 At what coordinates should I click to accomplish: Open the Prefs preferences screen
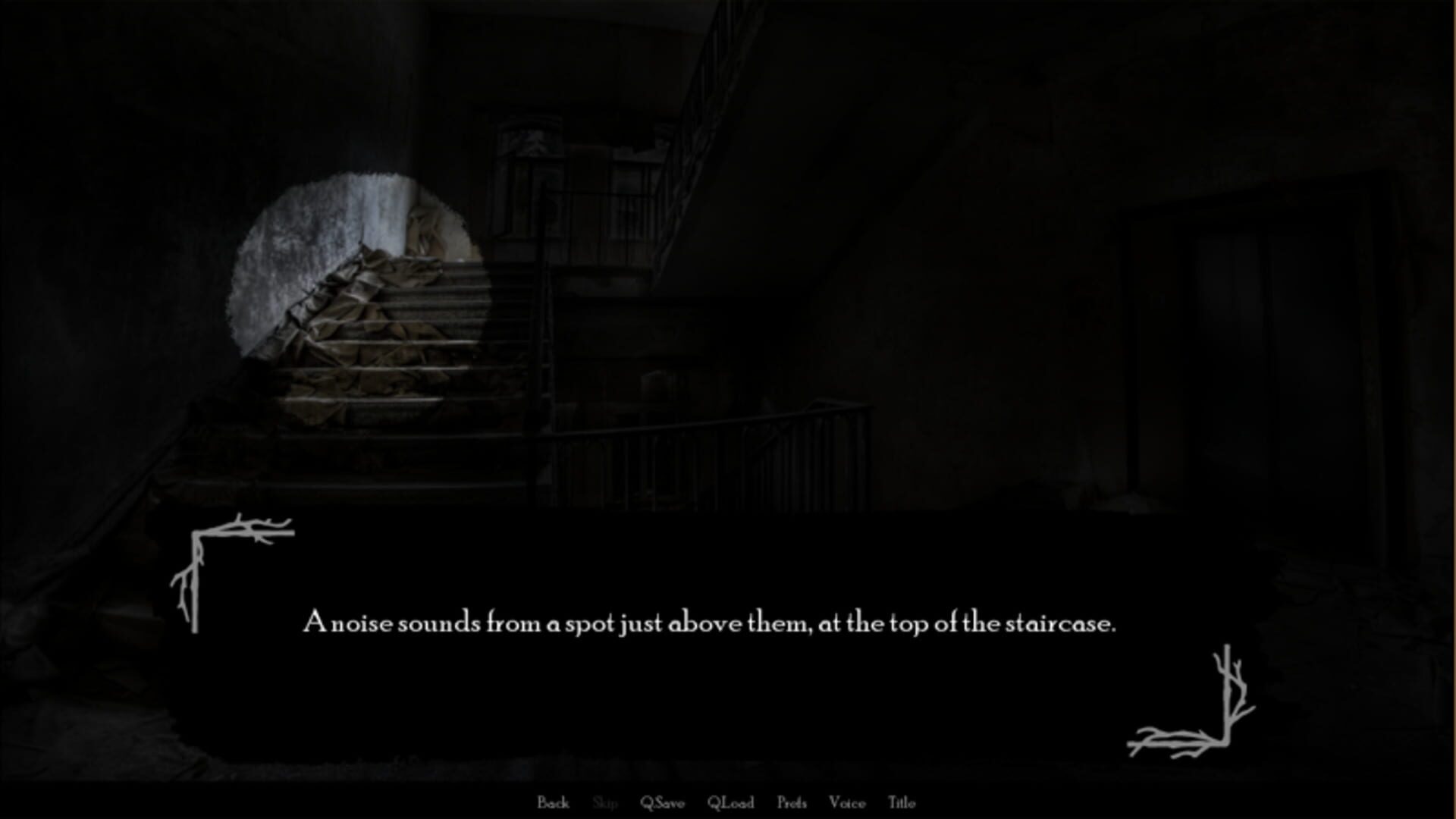tap(792, 802)
